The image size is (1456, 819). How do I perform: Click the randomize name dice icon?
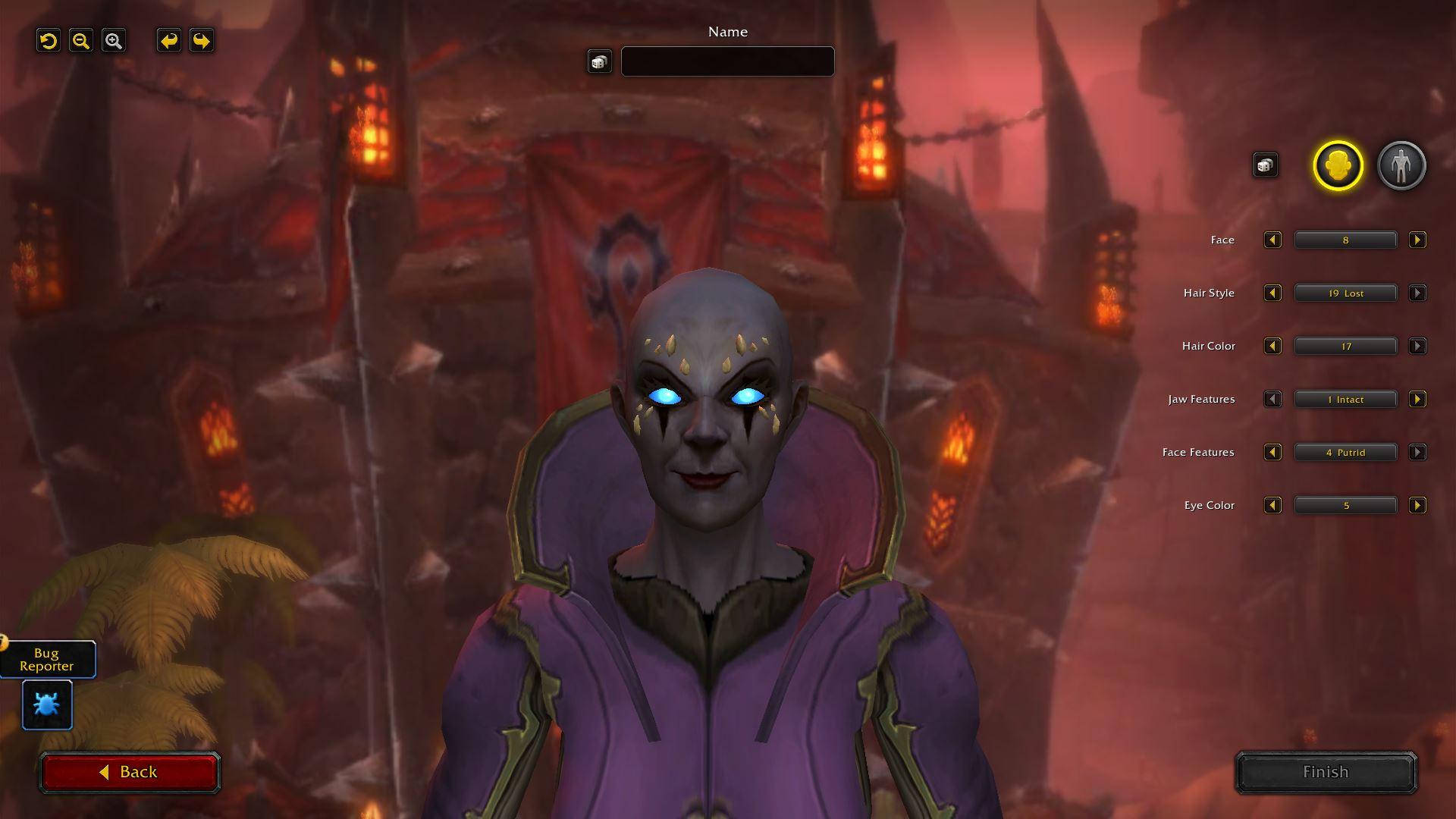pyautogui.click(x=599, y=61)
